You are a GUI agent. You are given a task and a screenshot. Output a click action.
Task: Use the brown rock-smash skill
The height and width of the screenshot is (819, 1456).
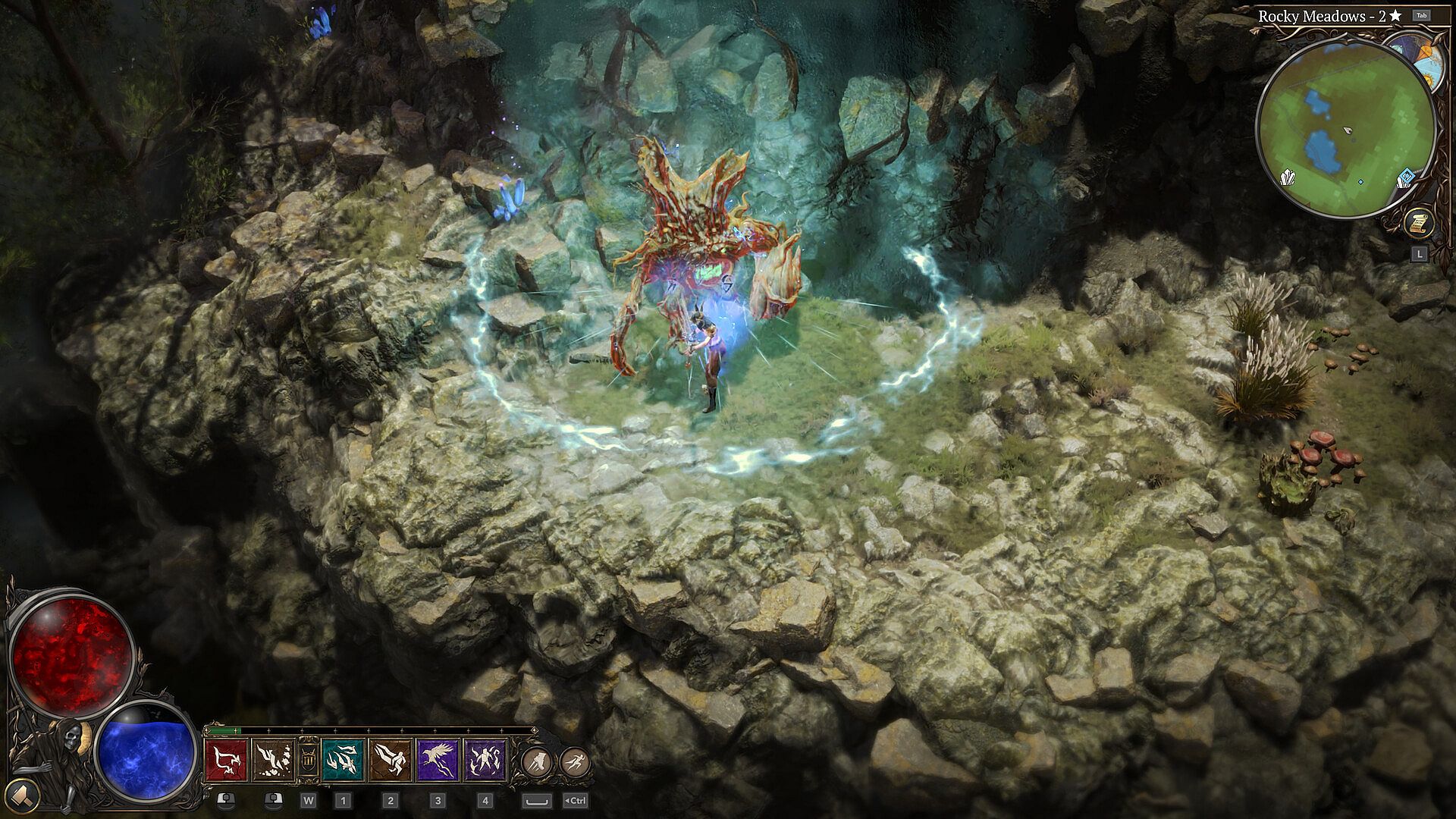pyautogui.click(x=273, y=760)
